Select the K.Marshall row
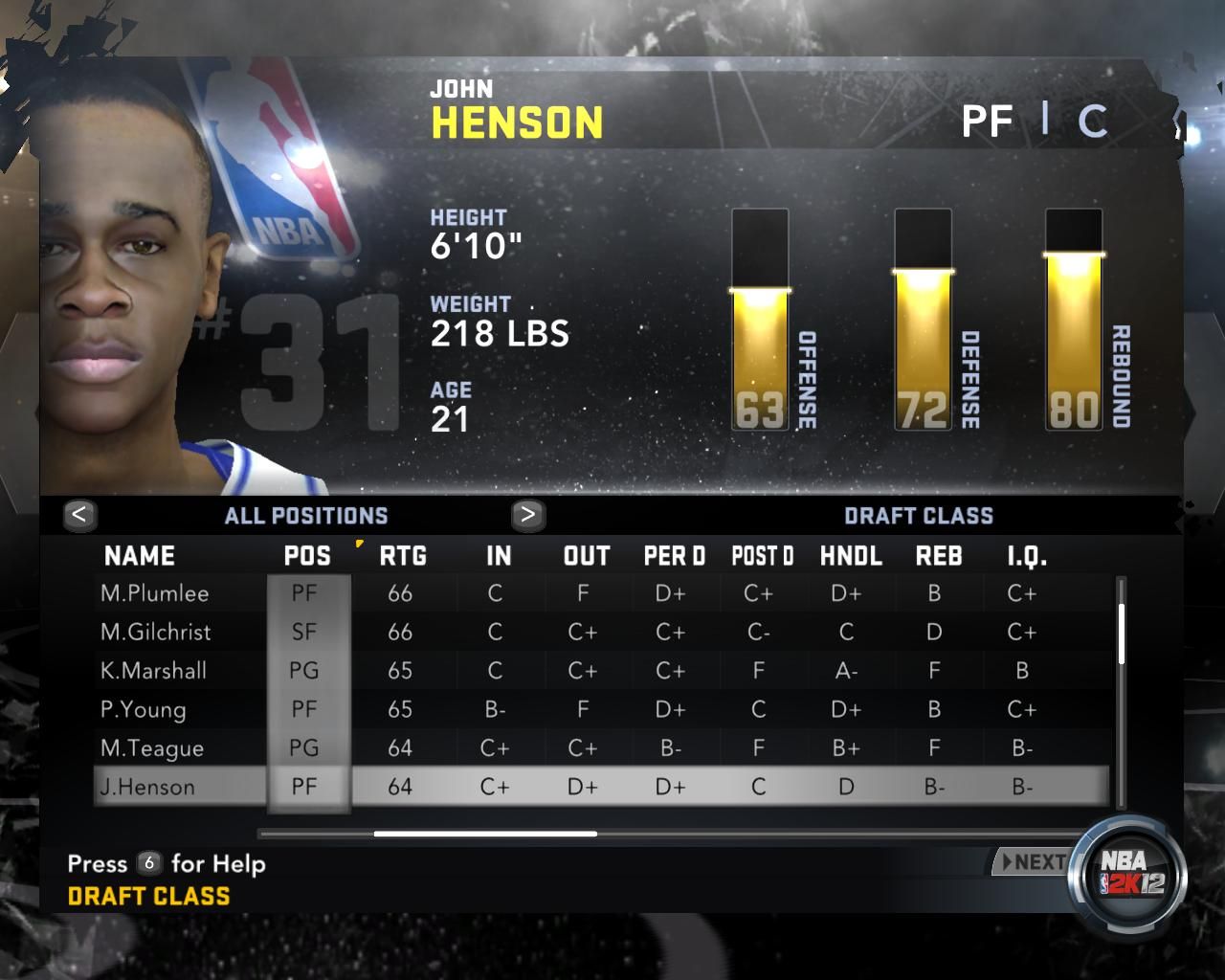The image size is (1225, 980). pos(153,671)
